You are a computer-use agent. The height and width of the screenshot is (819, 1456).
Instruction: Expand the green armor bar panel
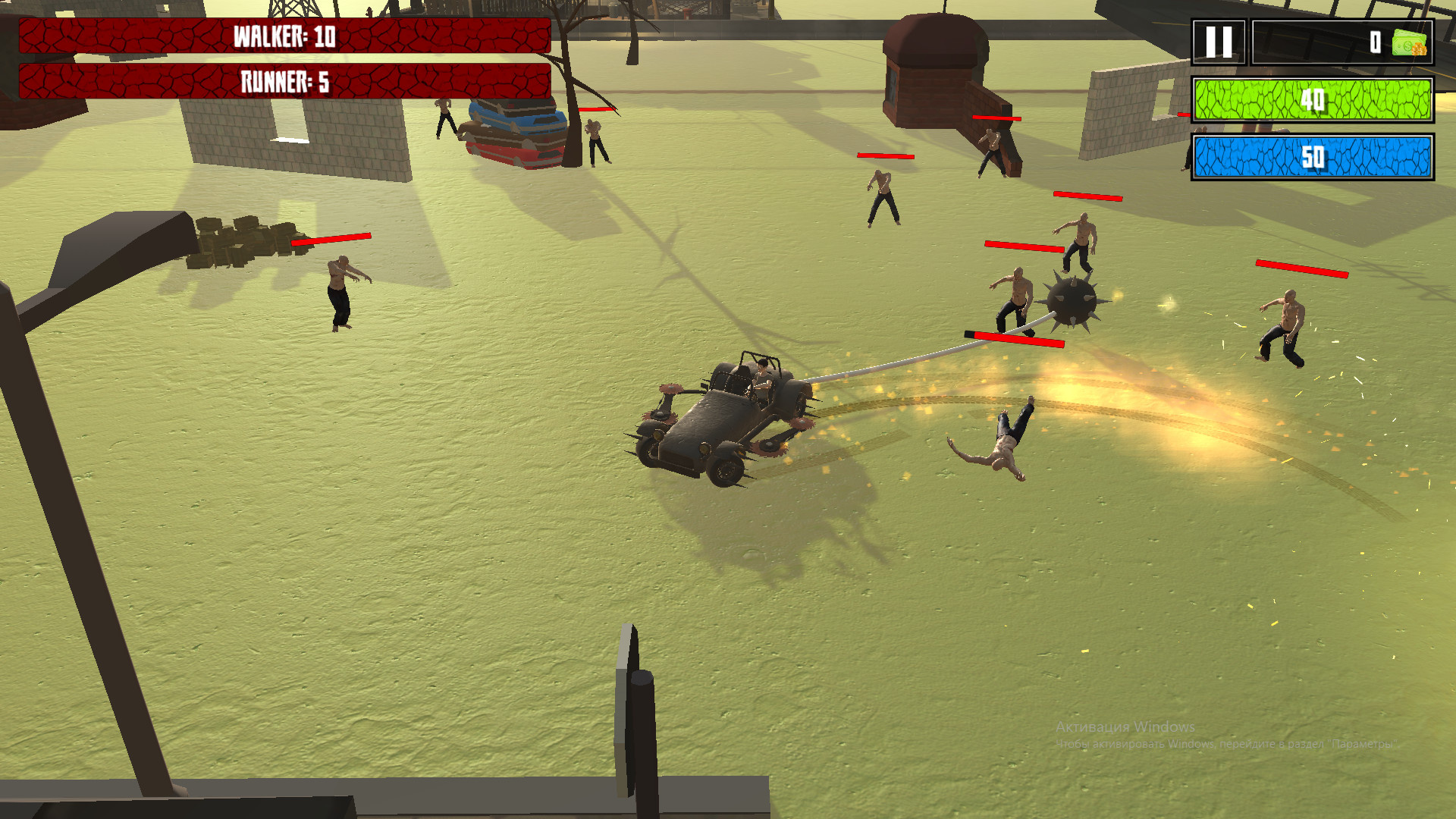click(x=1312, y=100)
